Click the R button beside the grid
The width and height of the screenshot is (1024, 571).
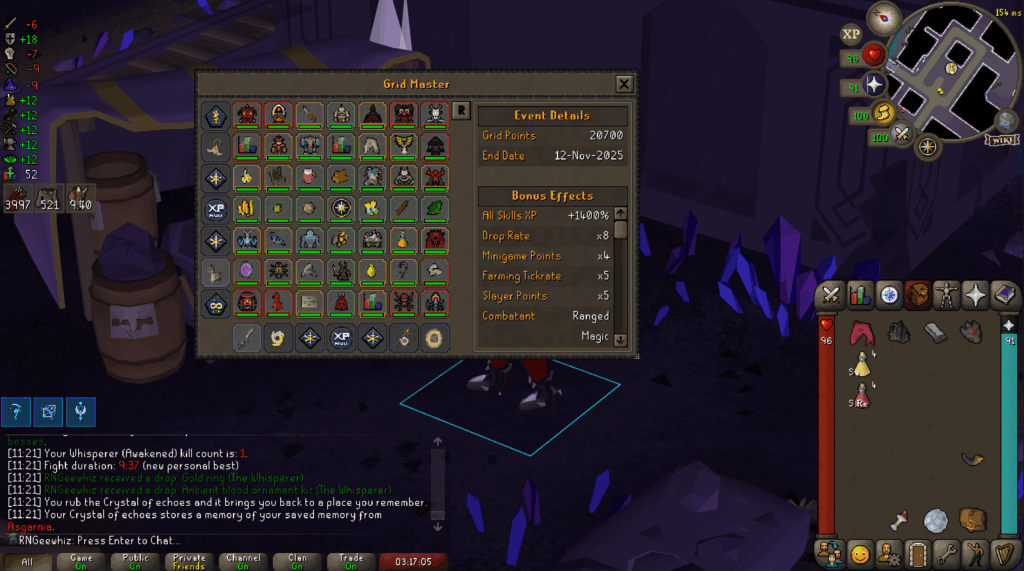[x=461, y=111]
